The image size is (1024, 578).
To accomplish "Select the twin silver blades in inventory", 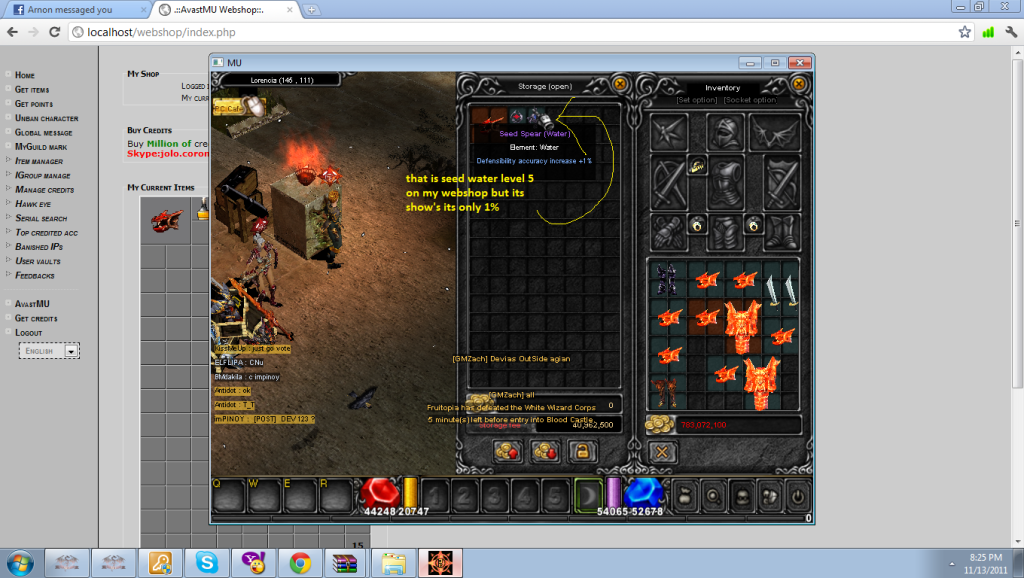I will (779, 290).
